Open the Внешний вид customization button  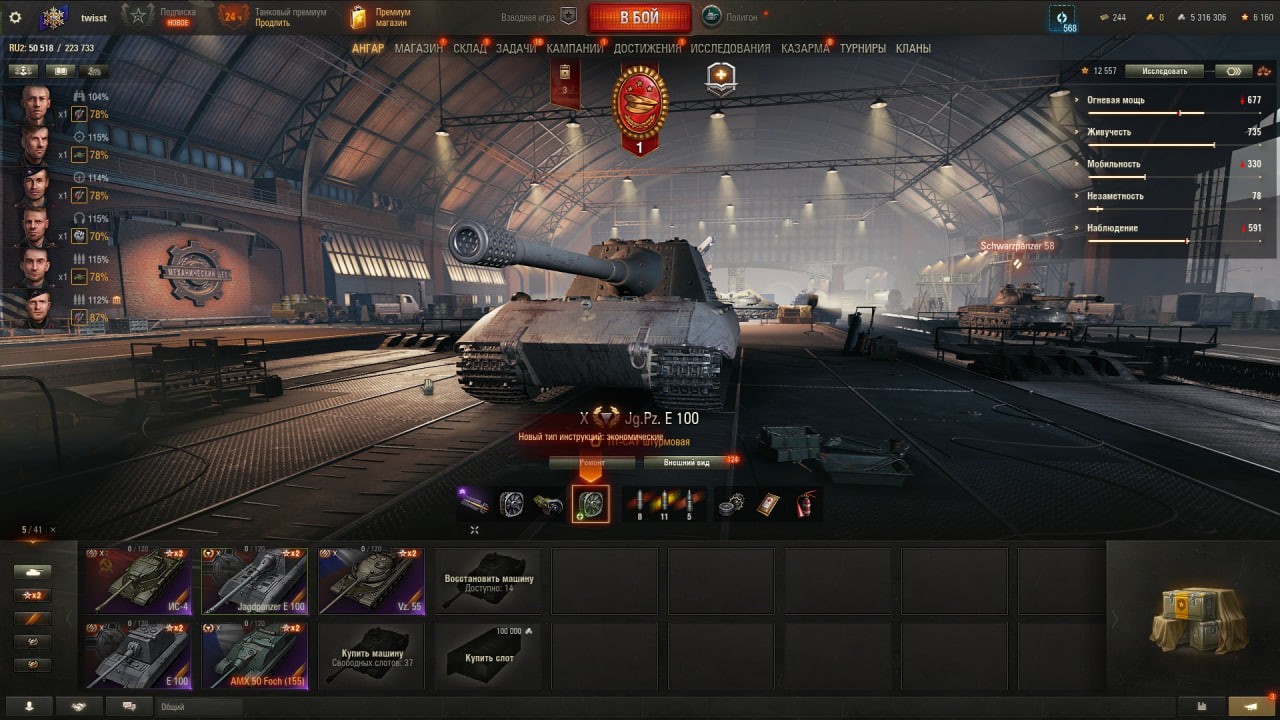point(686,463)
